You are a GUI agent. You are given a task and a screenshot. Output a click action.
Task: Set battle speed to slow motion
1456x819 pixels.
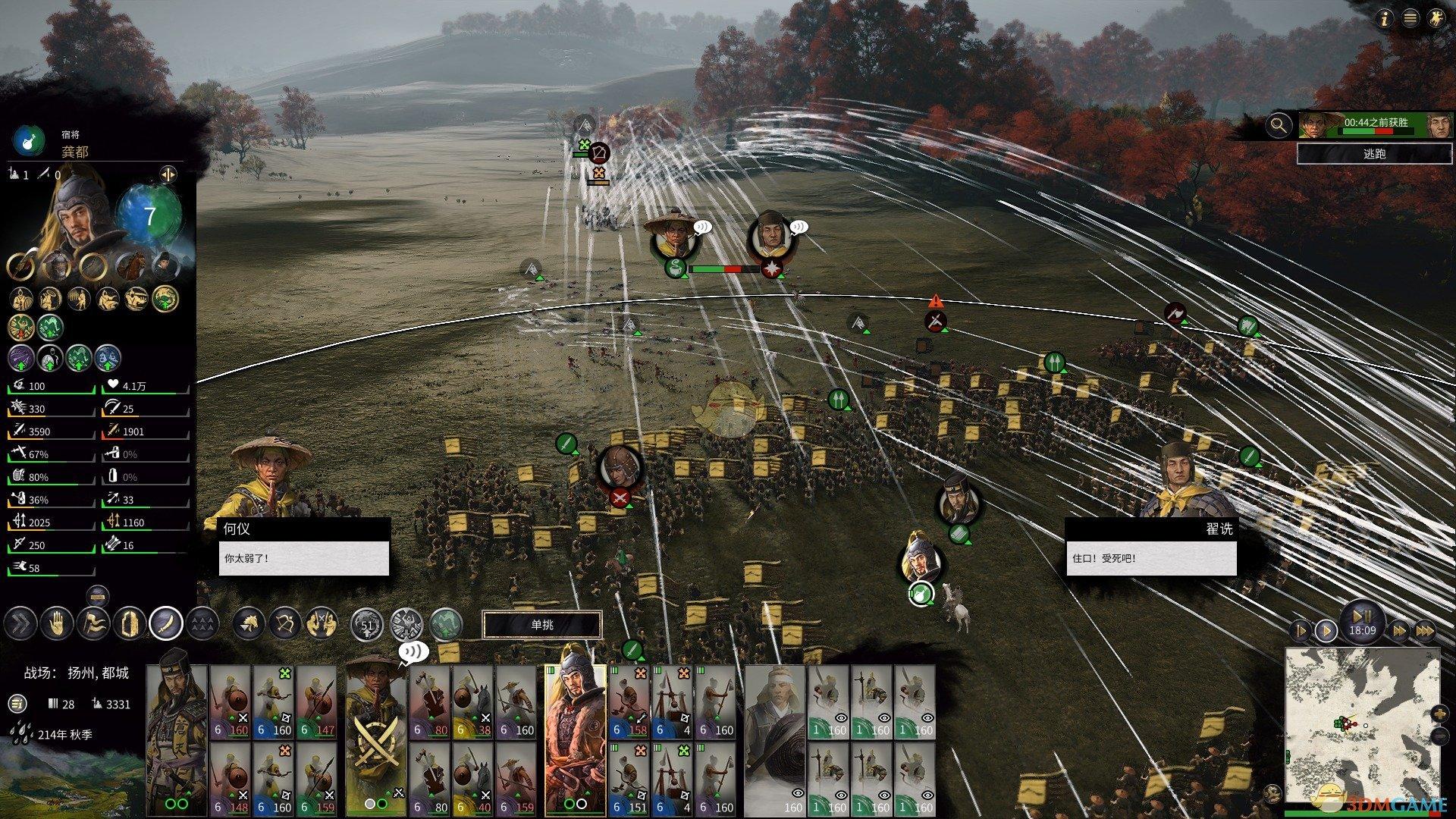pyautogui.click(x=1300, y=630)
